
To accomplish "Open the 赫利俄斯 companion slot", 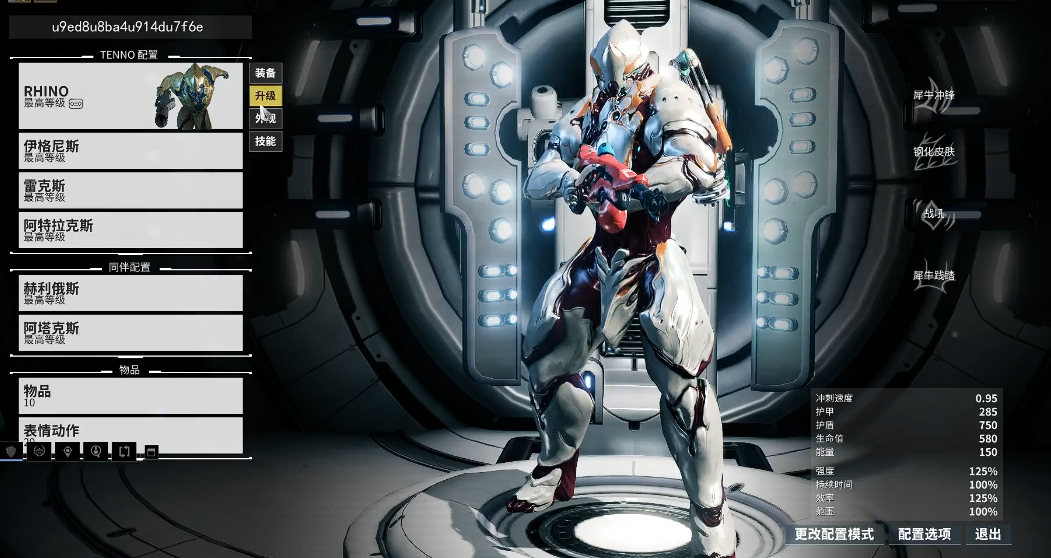I will 130,292.
